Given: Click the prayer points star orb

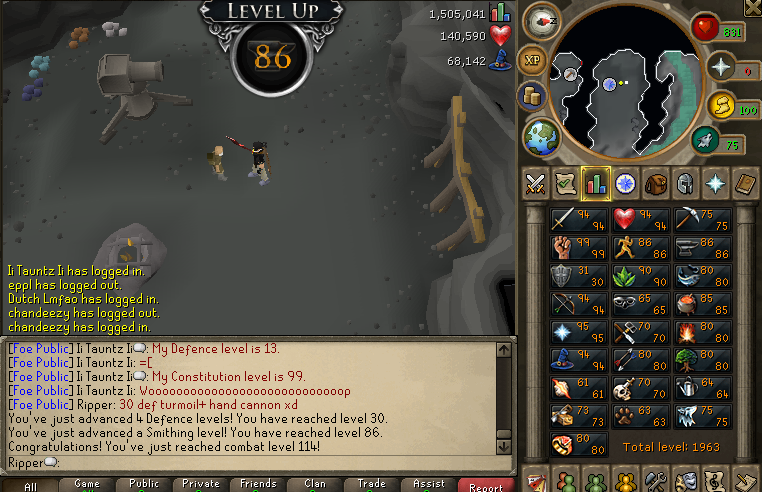Looking at the screenshot, I should coord(718,67).
